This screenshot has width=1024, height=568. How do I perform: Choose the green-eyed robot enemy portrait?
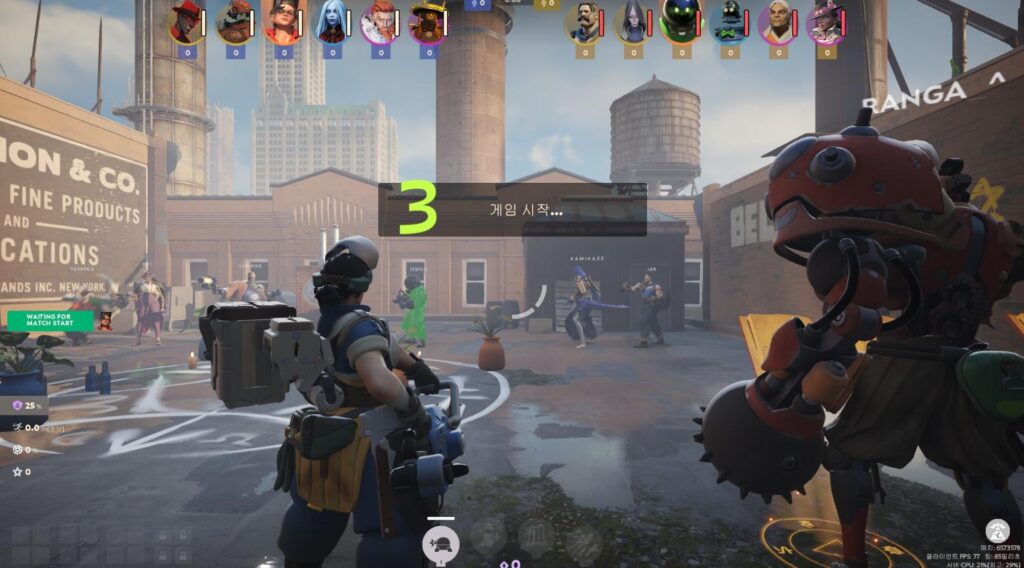click(x=681, y=22)
